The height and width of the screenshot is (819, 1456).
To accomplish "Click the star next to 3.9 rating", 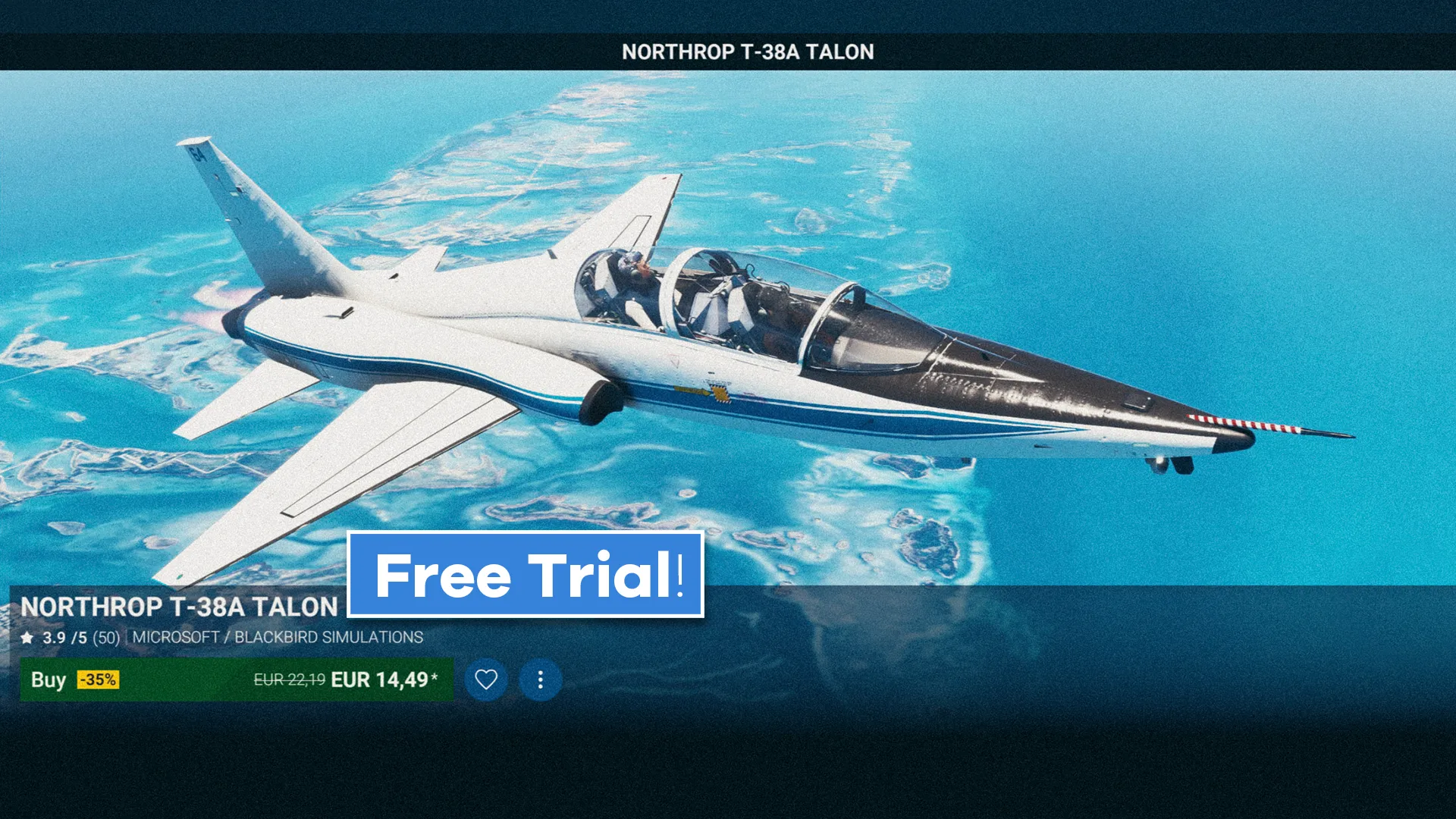I will click(28, 638).
